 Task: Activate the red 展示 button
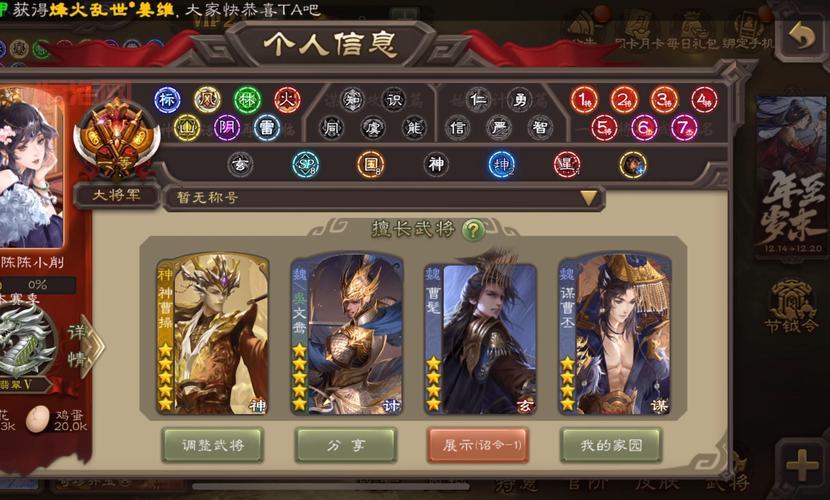477,444
